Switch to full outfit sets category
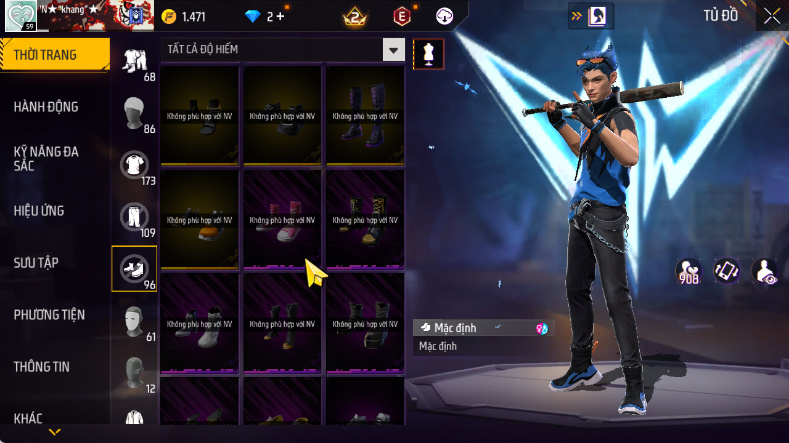Image resolution: width=789 pixels, height=443 pixels. 134,62
